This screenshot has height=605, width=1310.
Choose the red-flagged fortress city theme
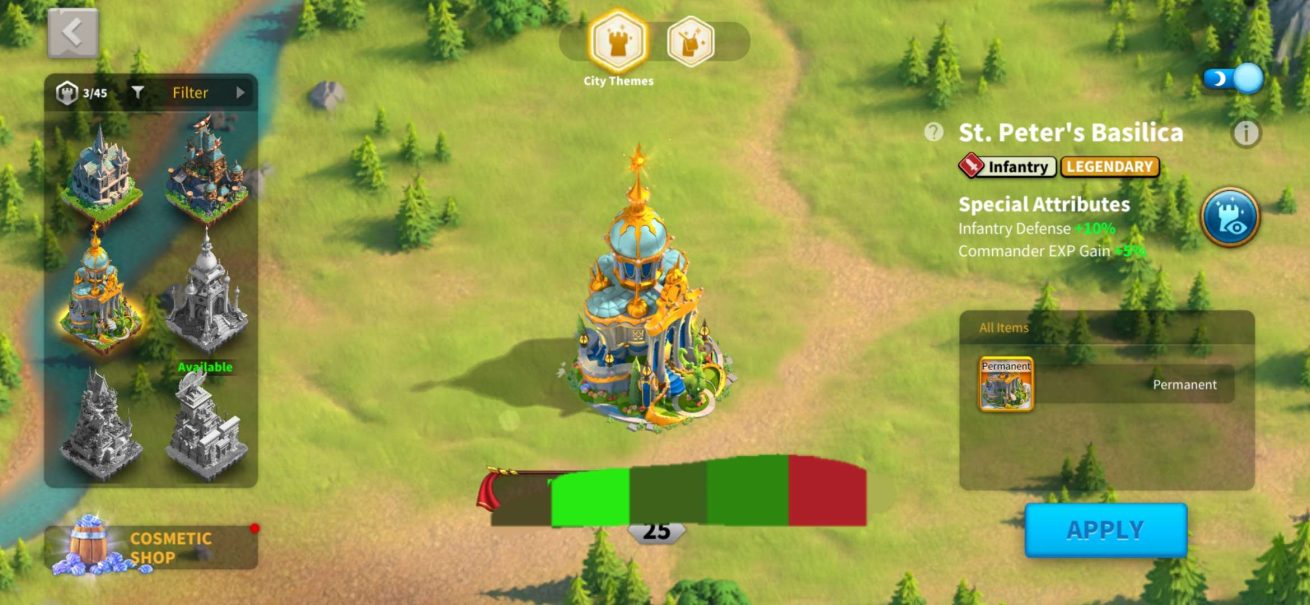[x=206, y=170]
